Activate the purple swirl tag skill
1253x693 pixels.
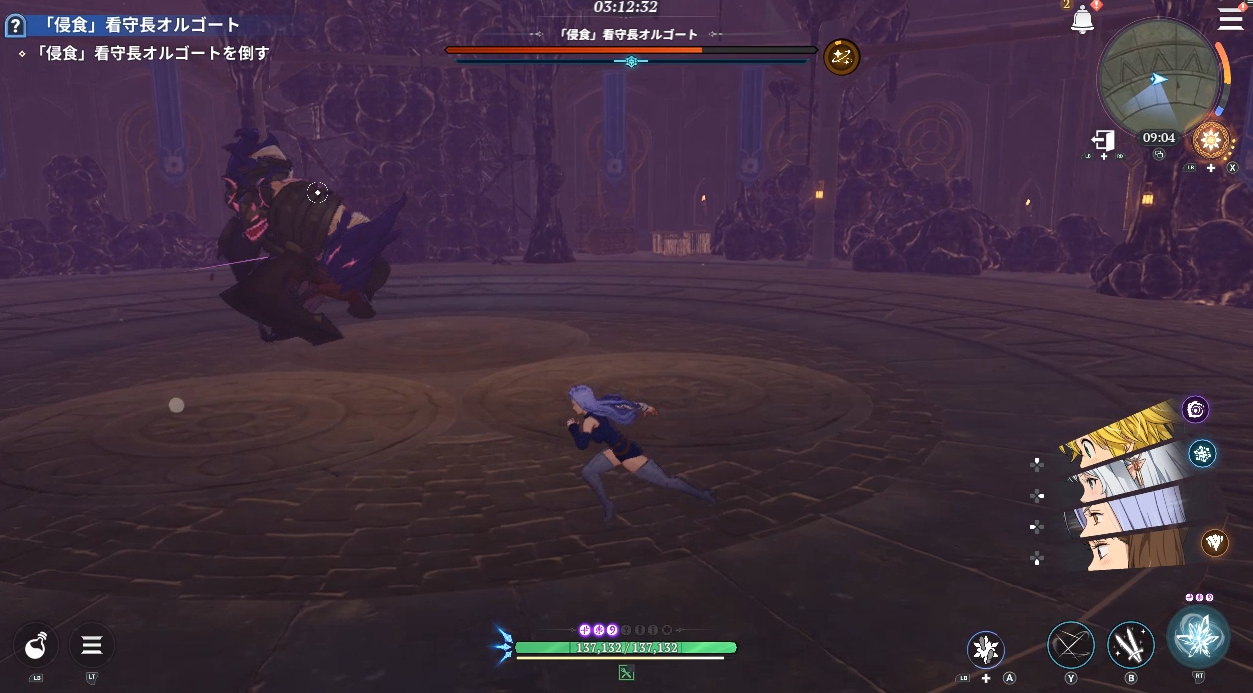pyautogui.click(x=1195, y=408)
